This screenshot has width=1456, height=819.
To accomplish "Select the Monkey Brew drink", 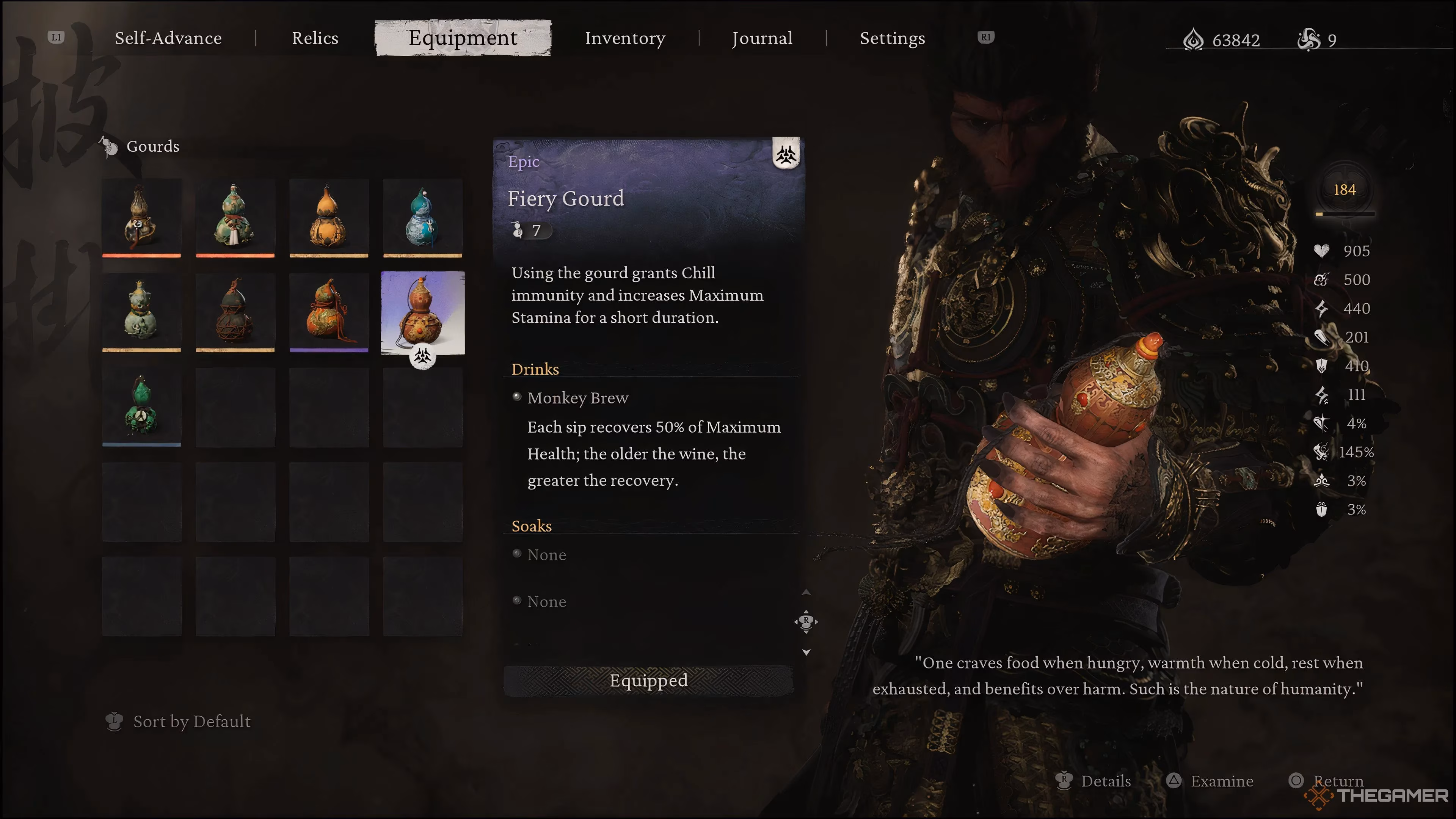I will (x=577, y=398).
